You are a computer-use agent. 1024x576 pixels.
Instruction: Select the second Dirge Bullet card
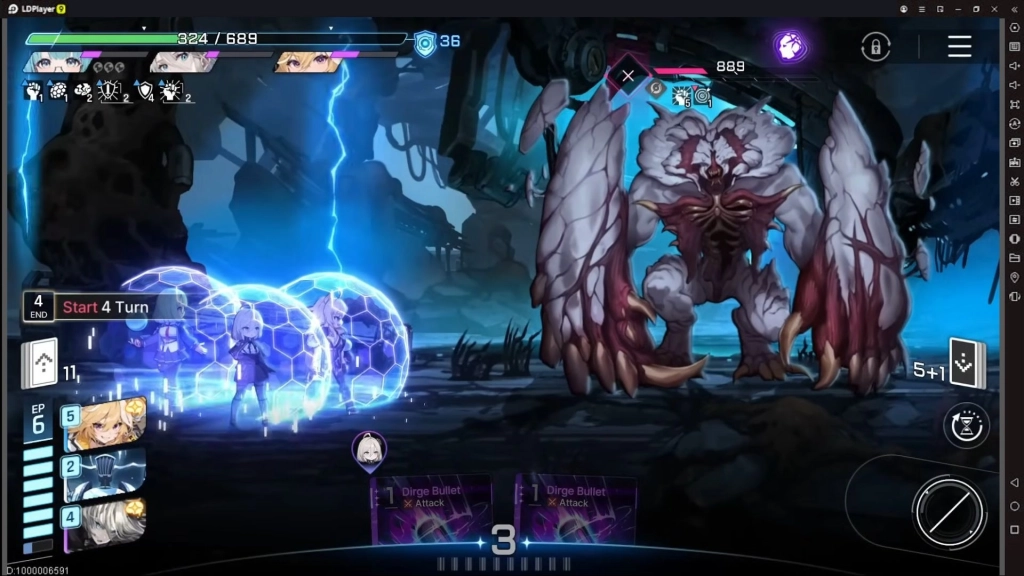(576, 510)
